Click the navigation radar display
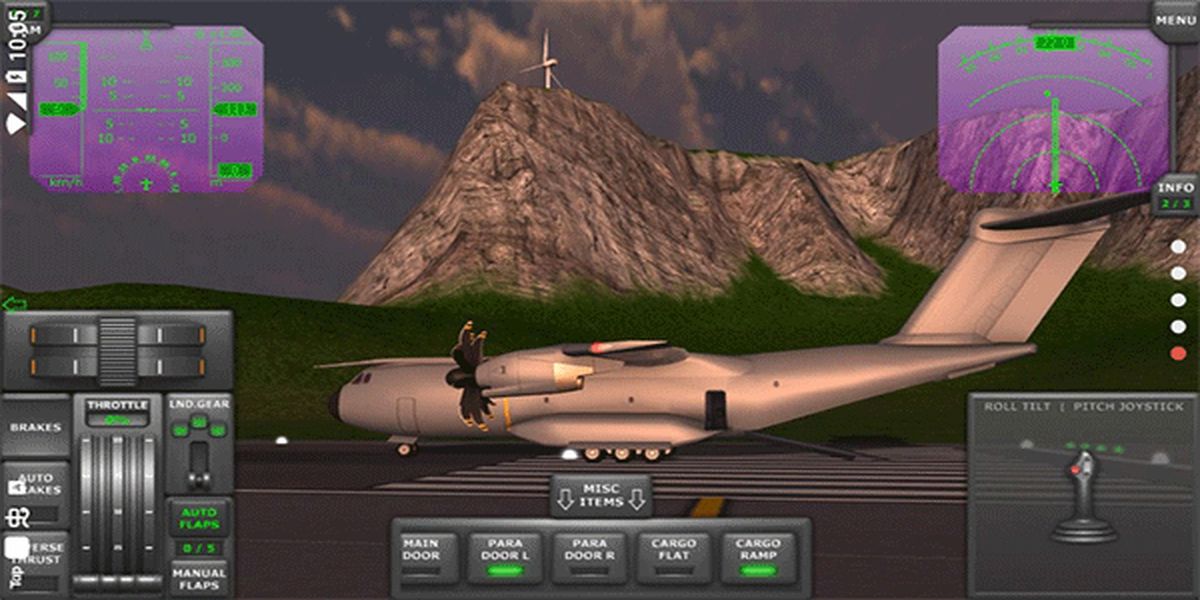The height and width of the screenshot is (600, 1200). (1054, 110)
